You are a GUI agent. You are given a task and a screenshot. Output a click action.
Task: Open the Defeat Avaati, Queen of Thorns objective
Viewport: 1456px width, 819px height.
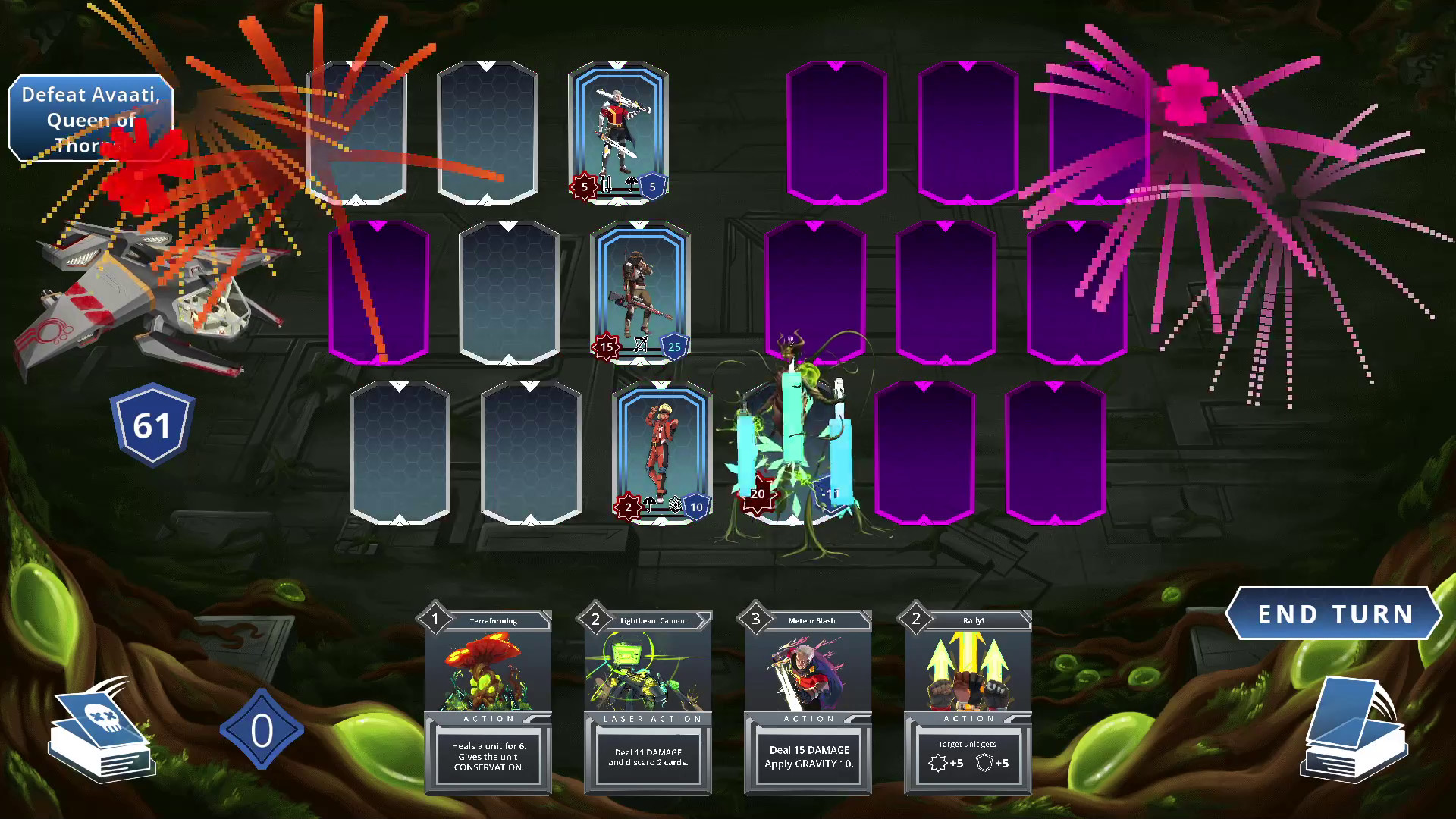coord(89,118)
